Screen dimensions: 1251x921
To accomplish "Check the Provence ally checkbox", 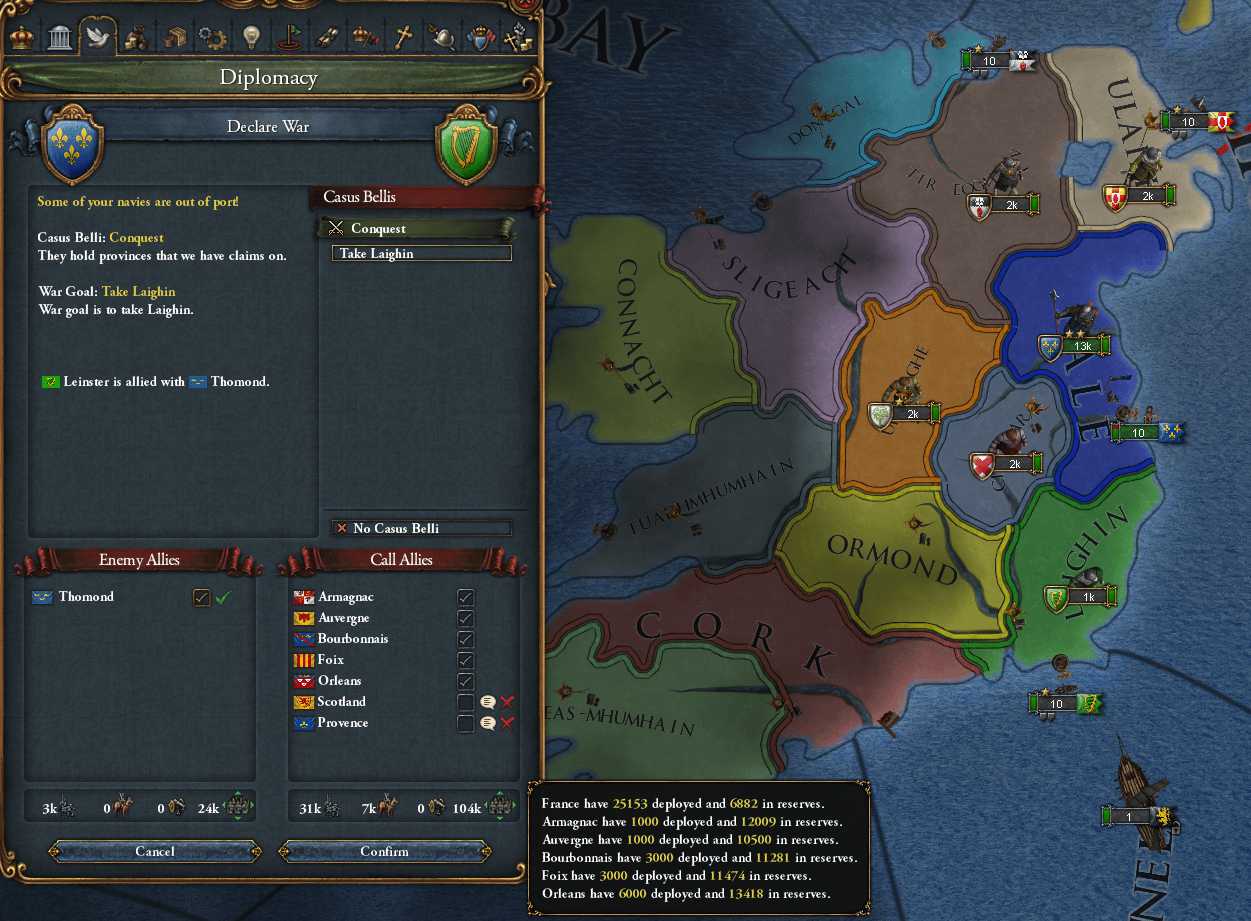I will [465, 723].
